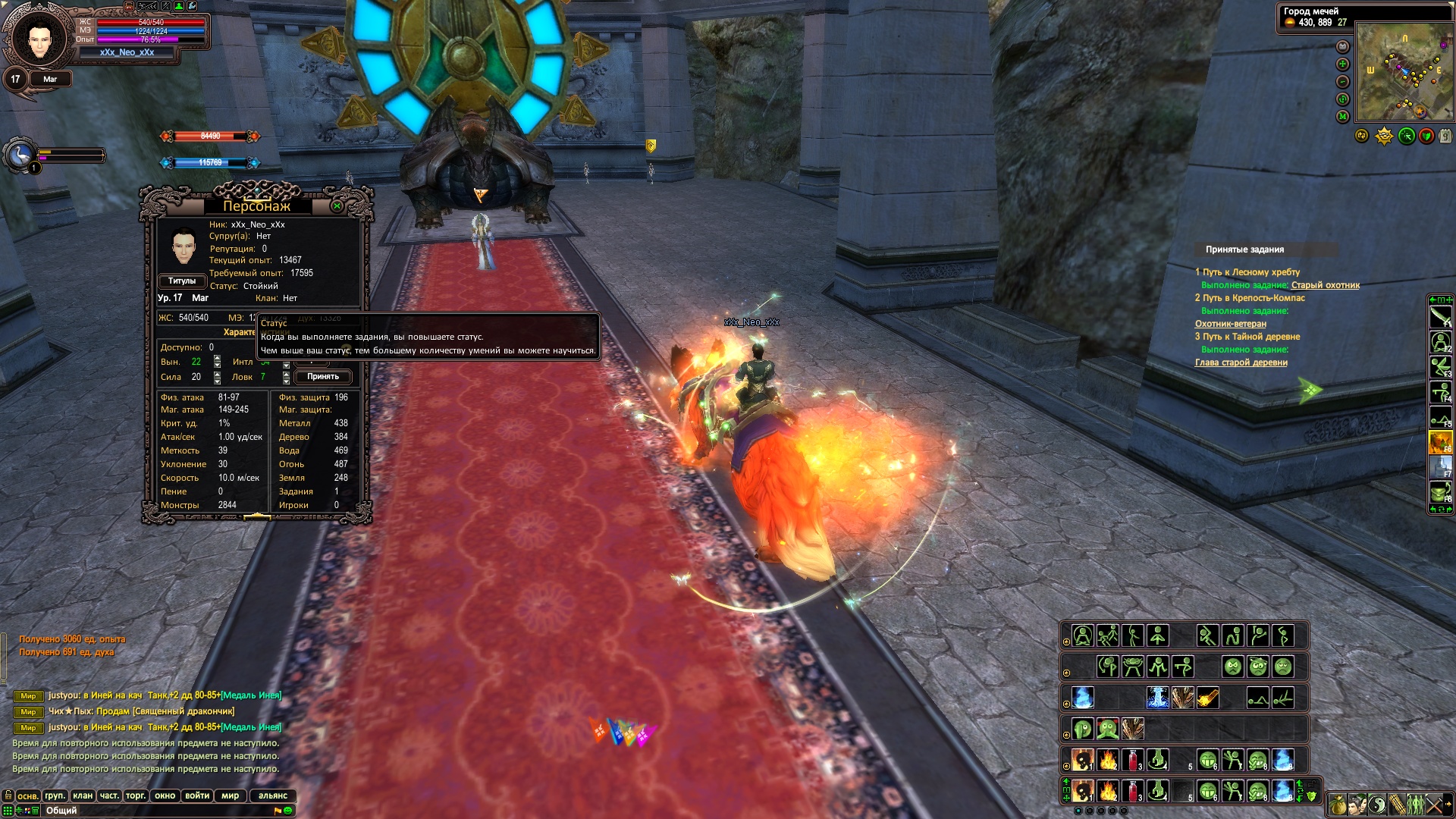Follow the Глава старой деревни quest link
This screenshot has width=1456, height=819.
(x=1241, y=362)
